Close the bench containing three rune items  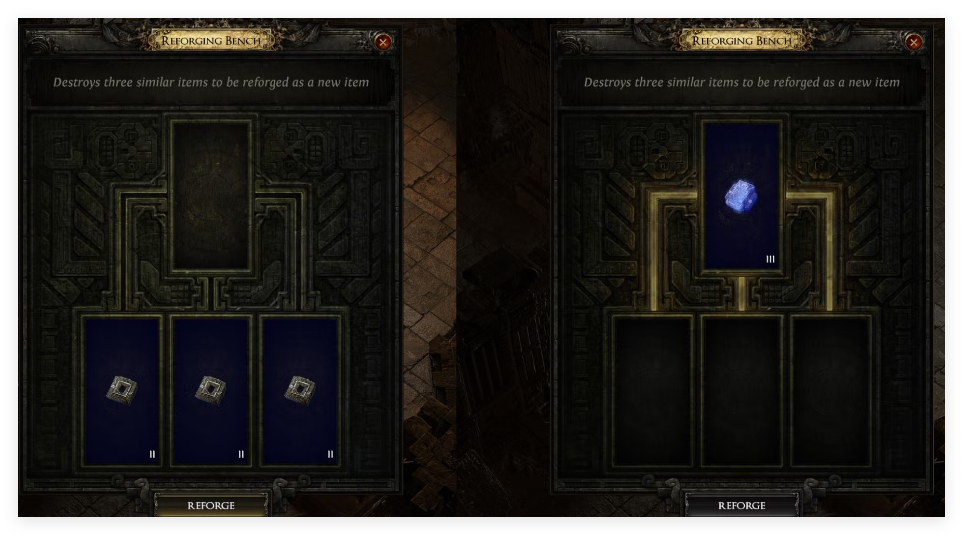tap(383, 42)
